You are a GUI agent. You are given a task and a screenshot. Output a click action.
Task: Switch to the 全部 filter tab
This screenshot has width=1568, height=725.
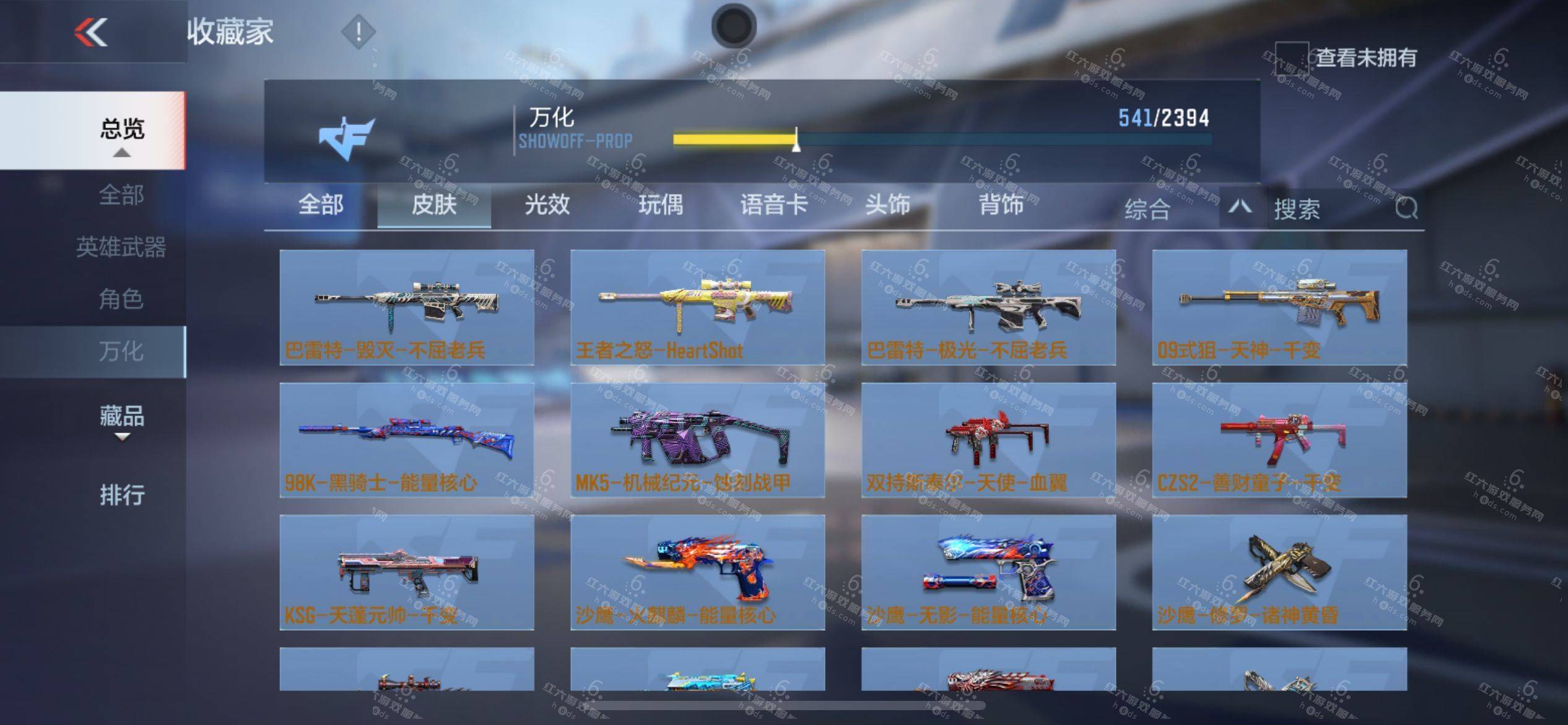pyautogui.click(x=321, y=205)
